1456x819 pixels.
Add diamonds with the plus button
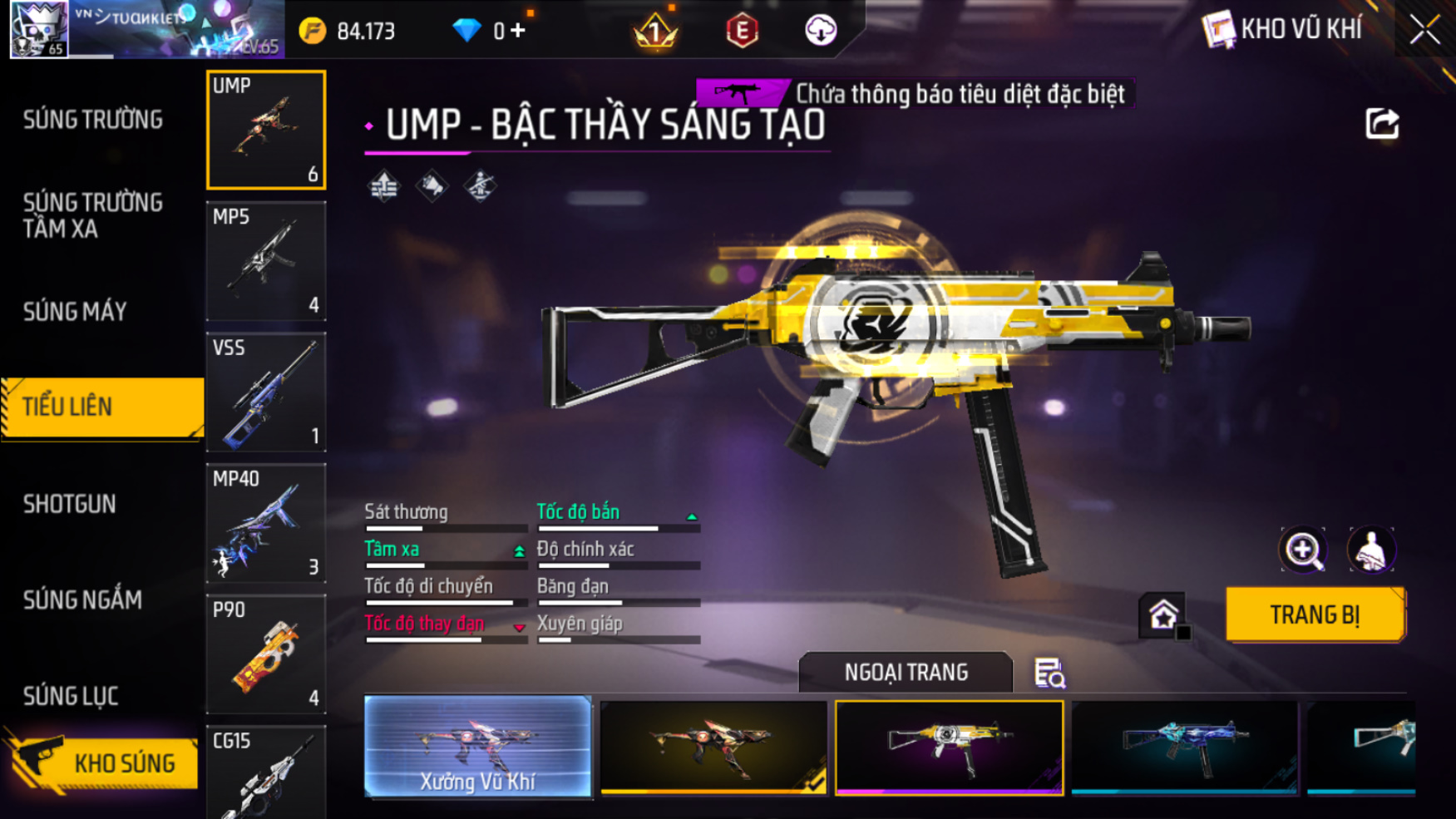click(x=518, y=31)
